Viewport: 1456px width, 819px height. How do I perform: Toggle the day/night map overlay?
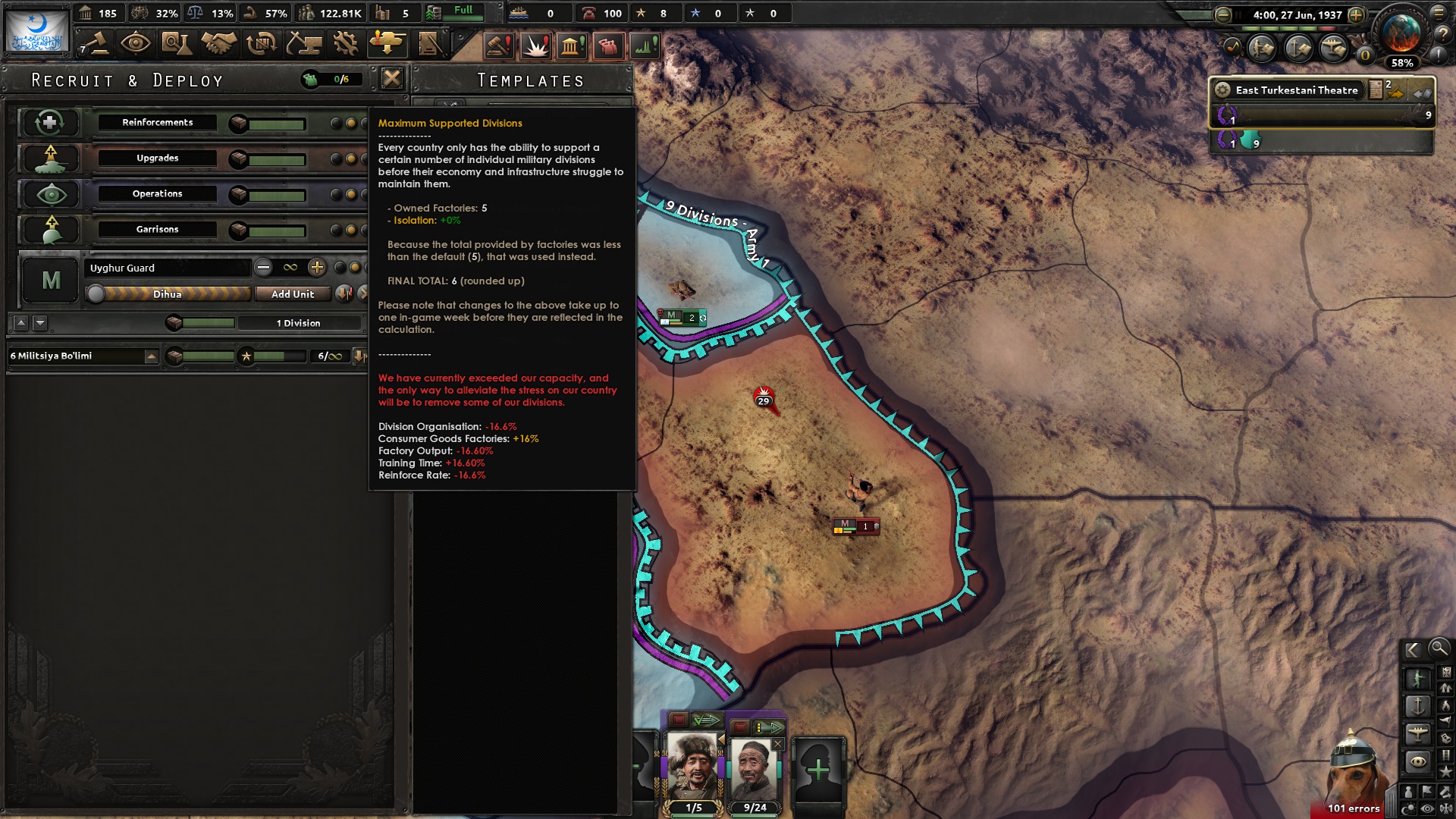coord(1409,808)
